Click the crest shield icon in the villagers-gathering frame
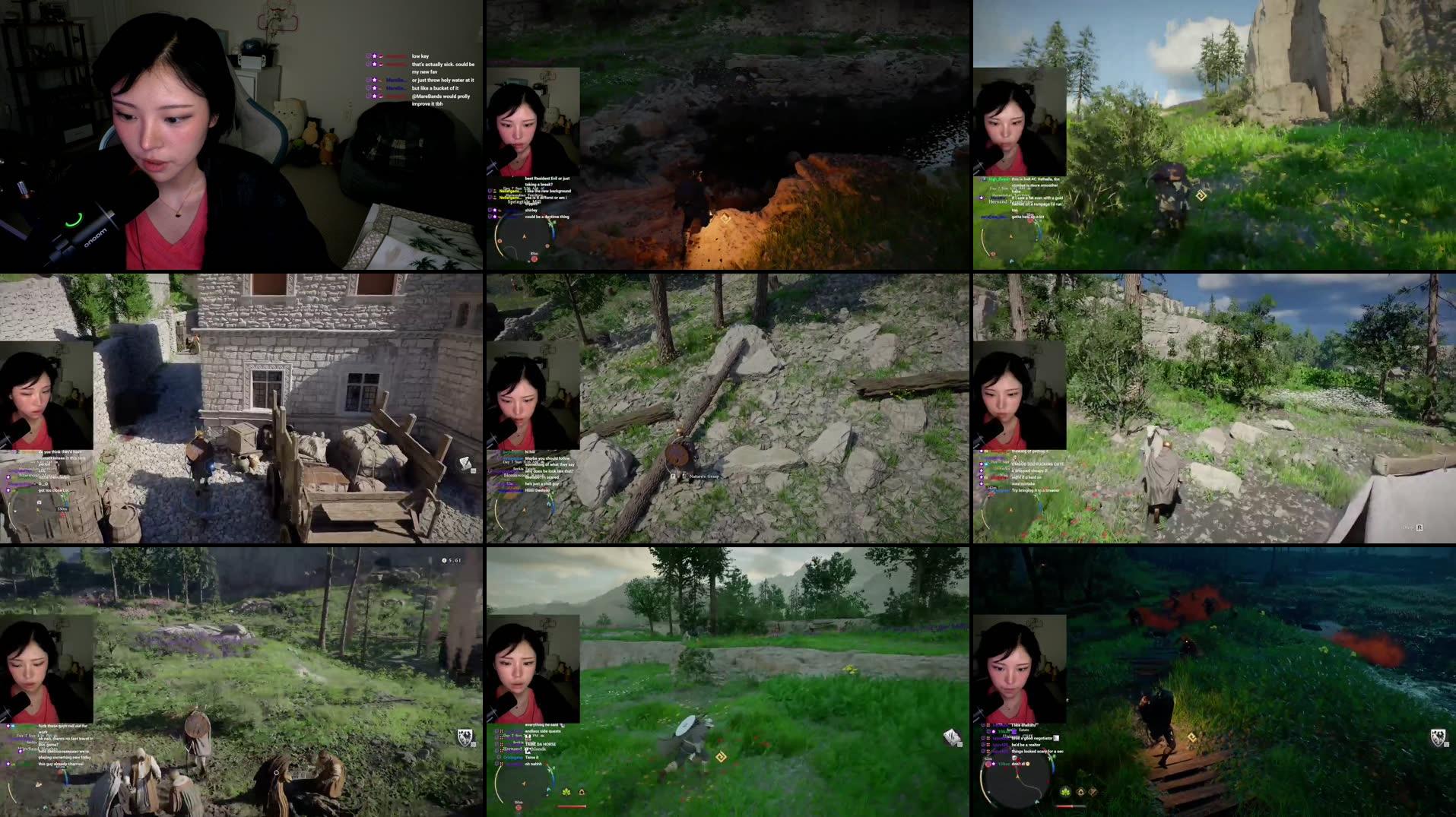The height and width of the screenshot is (817, 1456). (x=465, y=736)
